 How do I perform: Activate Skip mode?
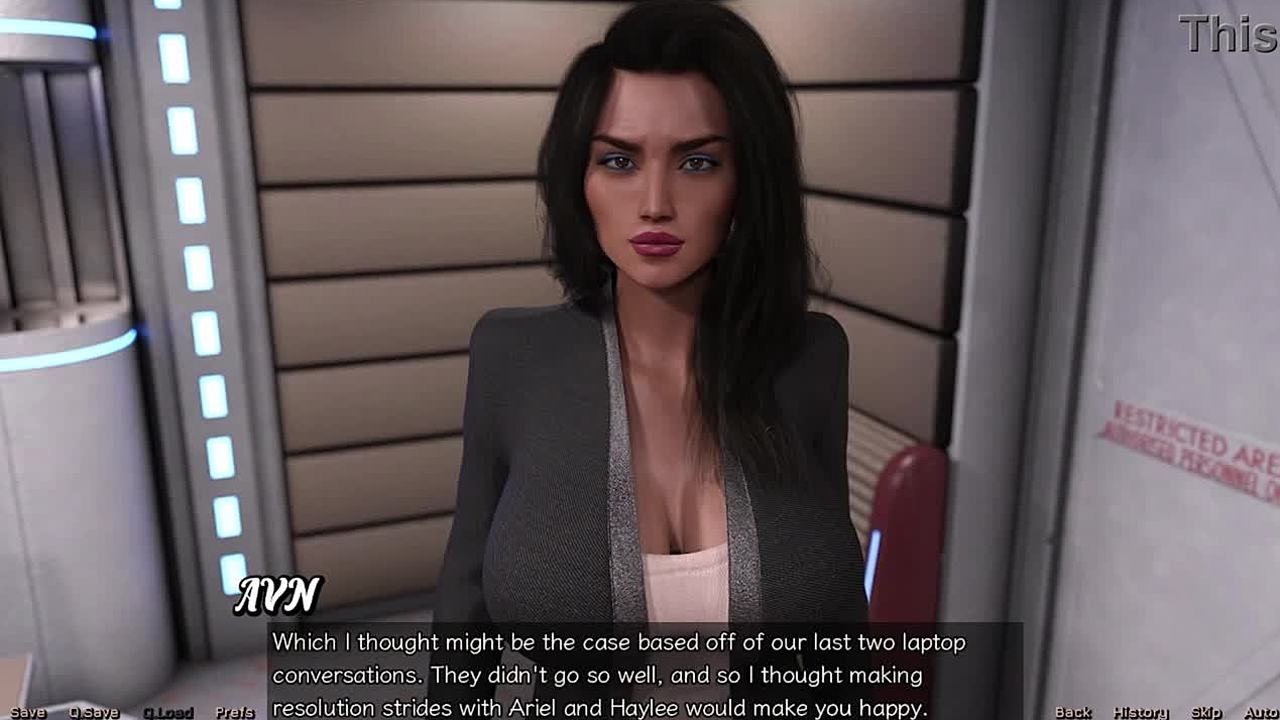point(1206,712)
